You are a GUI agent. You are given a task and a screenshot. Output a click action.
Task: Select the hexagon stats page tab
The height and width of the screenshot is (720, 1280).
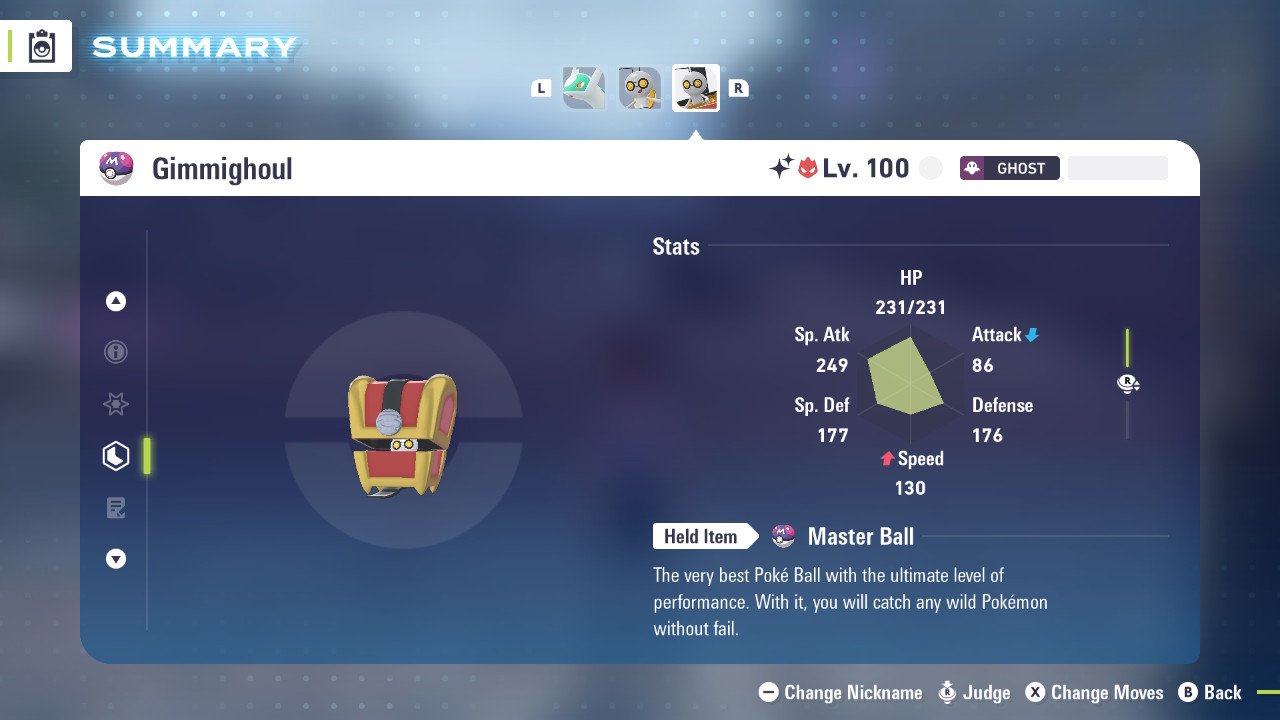coord(116,456)
